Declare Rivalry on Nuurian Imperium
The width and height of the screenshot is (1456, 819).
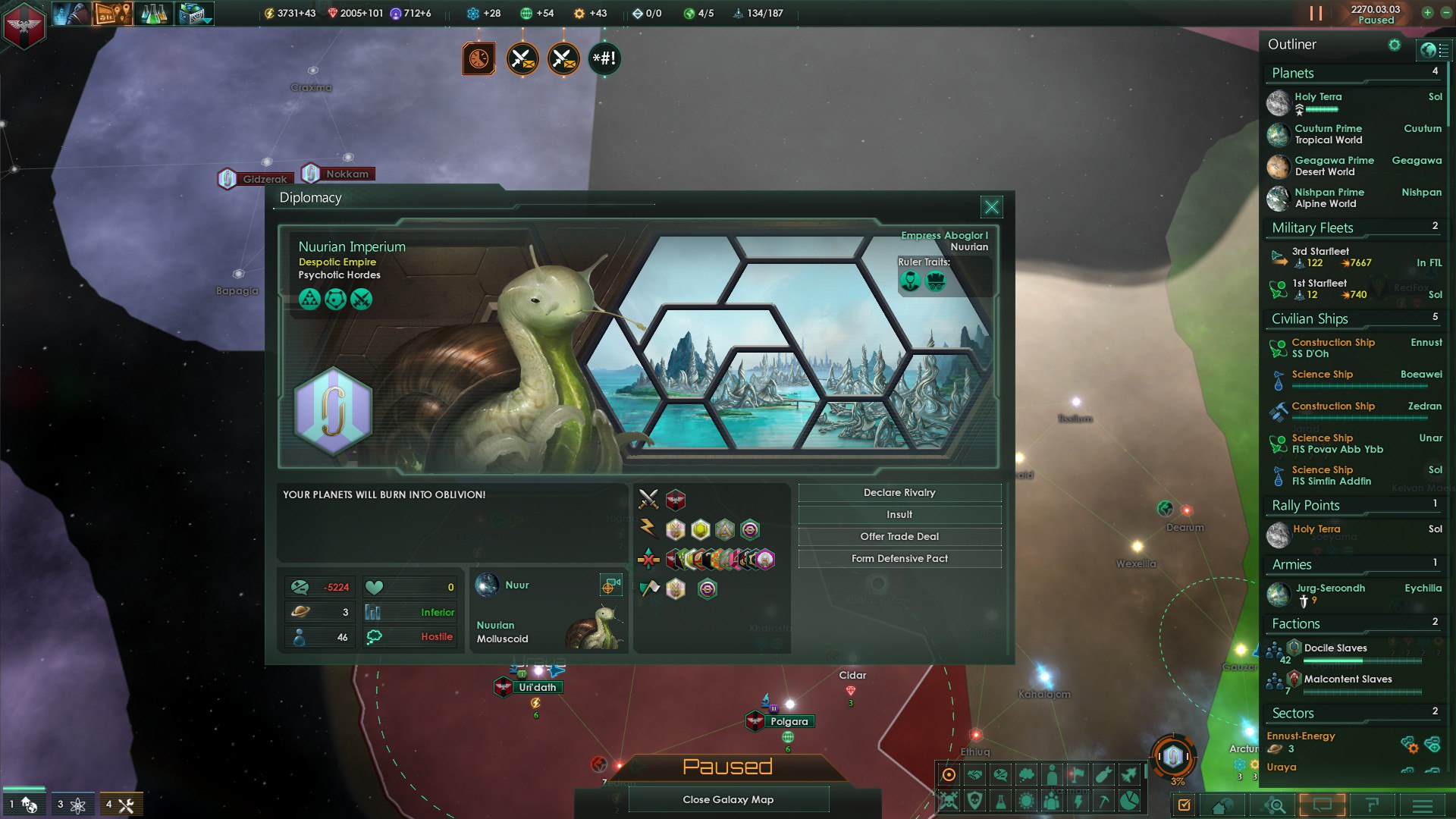pyautogui.click(x=899, y=493)
